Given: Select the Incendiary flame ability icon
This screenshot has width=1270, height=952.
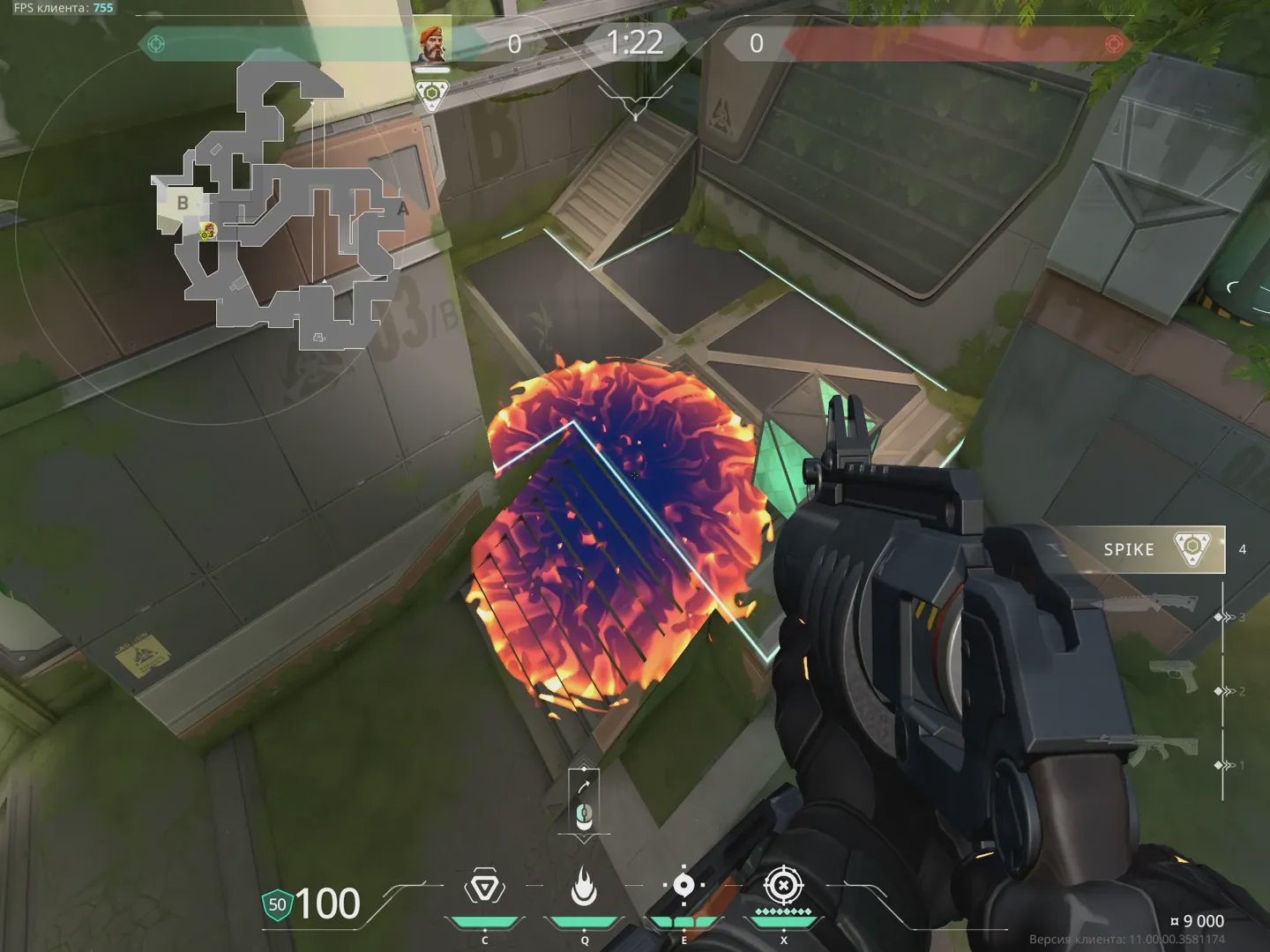Looking at the screenshot, I should click(583, 887).
